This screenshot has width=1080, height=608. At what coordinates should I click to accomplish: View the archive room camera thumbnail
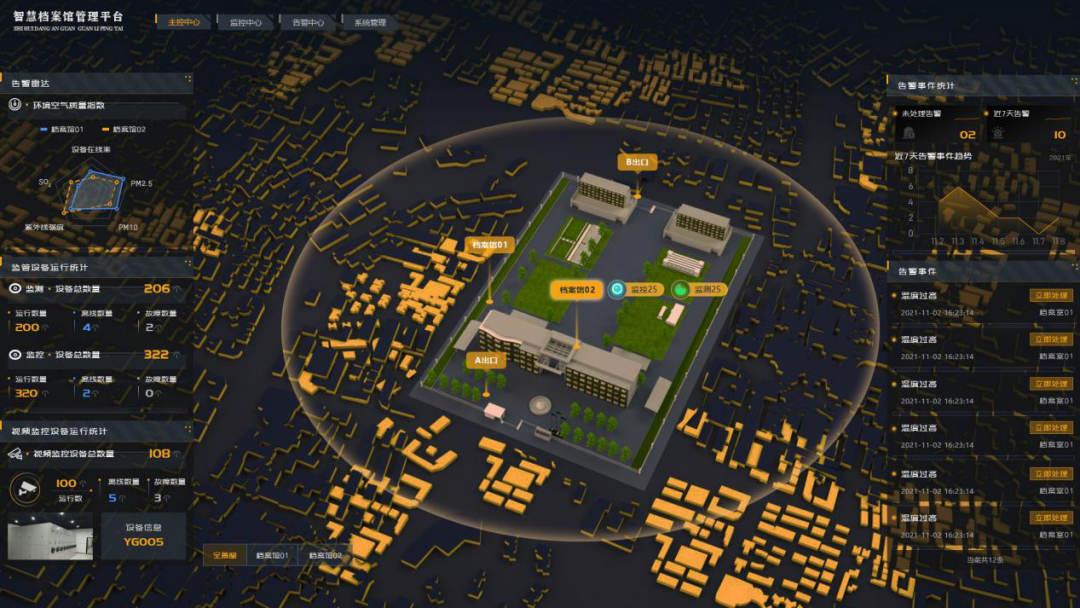[x=49, y=536]
